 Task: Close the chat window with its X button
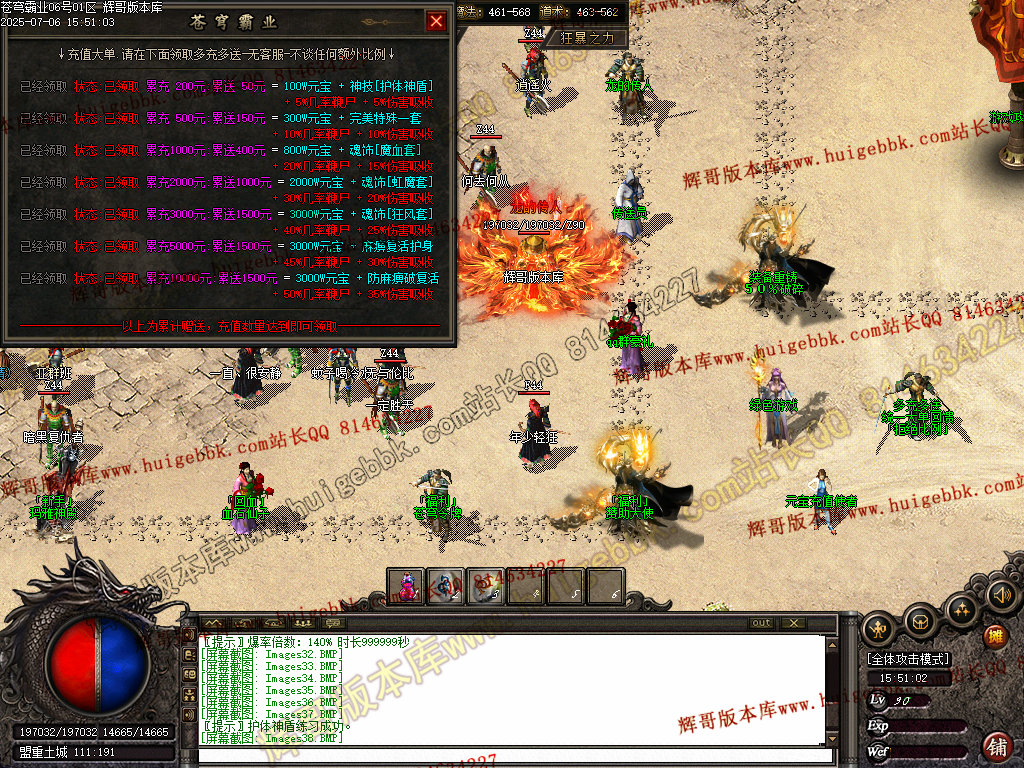(x=794, y=623)
